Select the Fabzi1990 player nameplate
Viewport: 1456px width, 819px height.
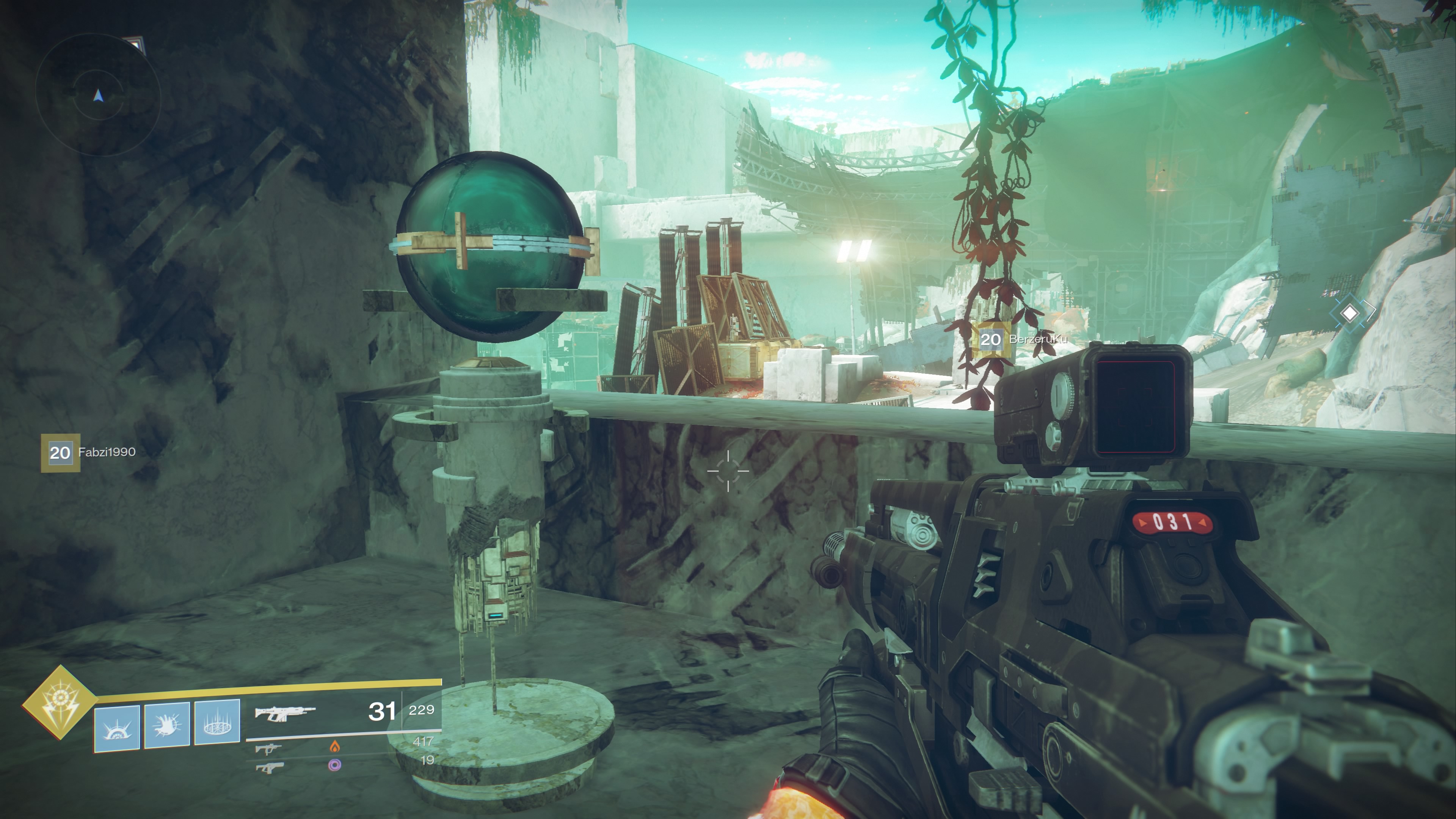89,452
